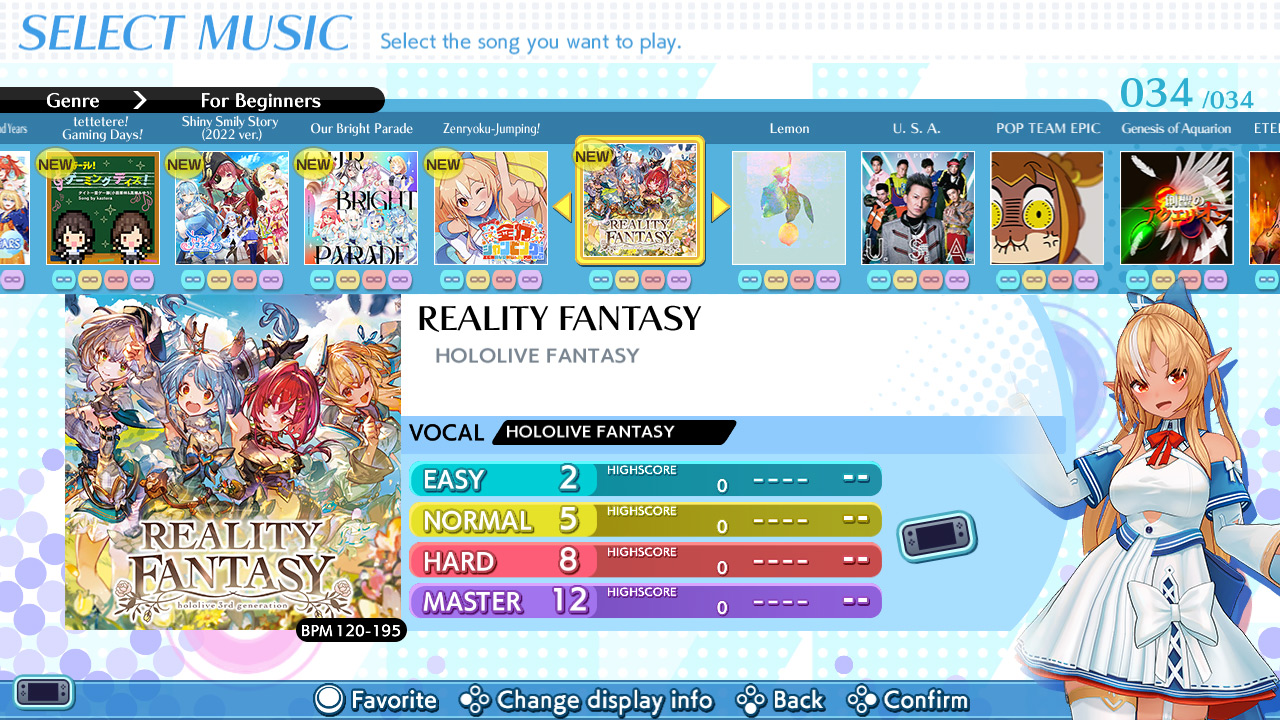Viewport: 1280px width, 720px height.
Task: Click the controller icon in the bottom-left corner
Action: [42, 692]
